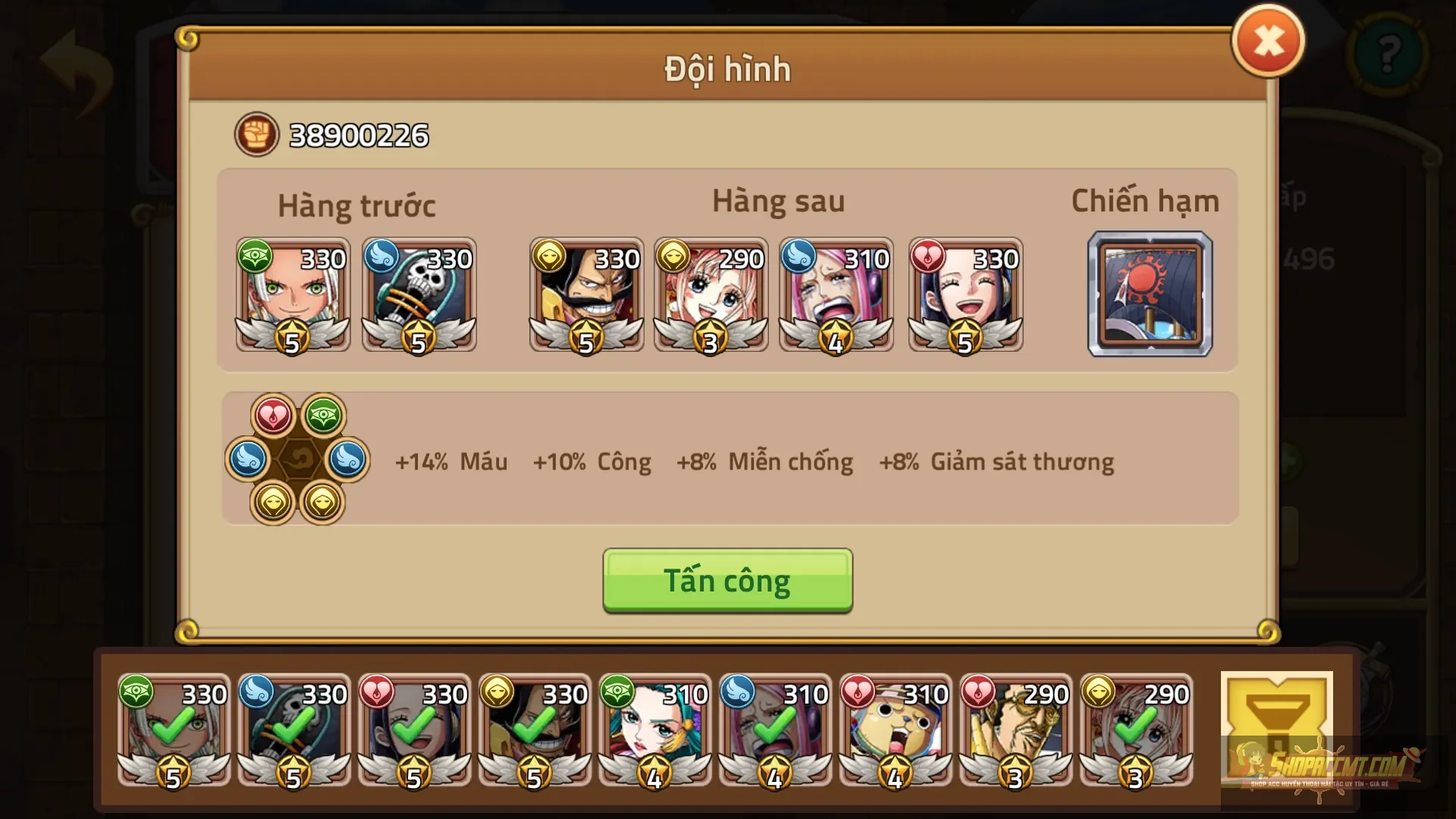Click the fist power rating icon
The width and height of the screenshot is (1456, 819).
pyautogui.click(x=256, y=135)
